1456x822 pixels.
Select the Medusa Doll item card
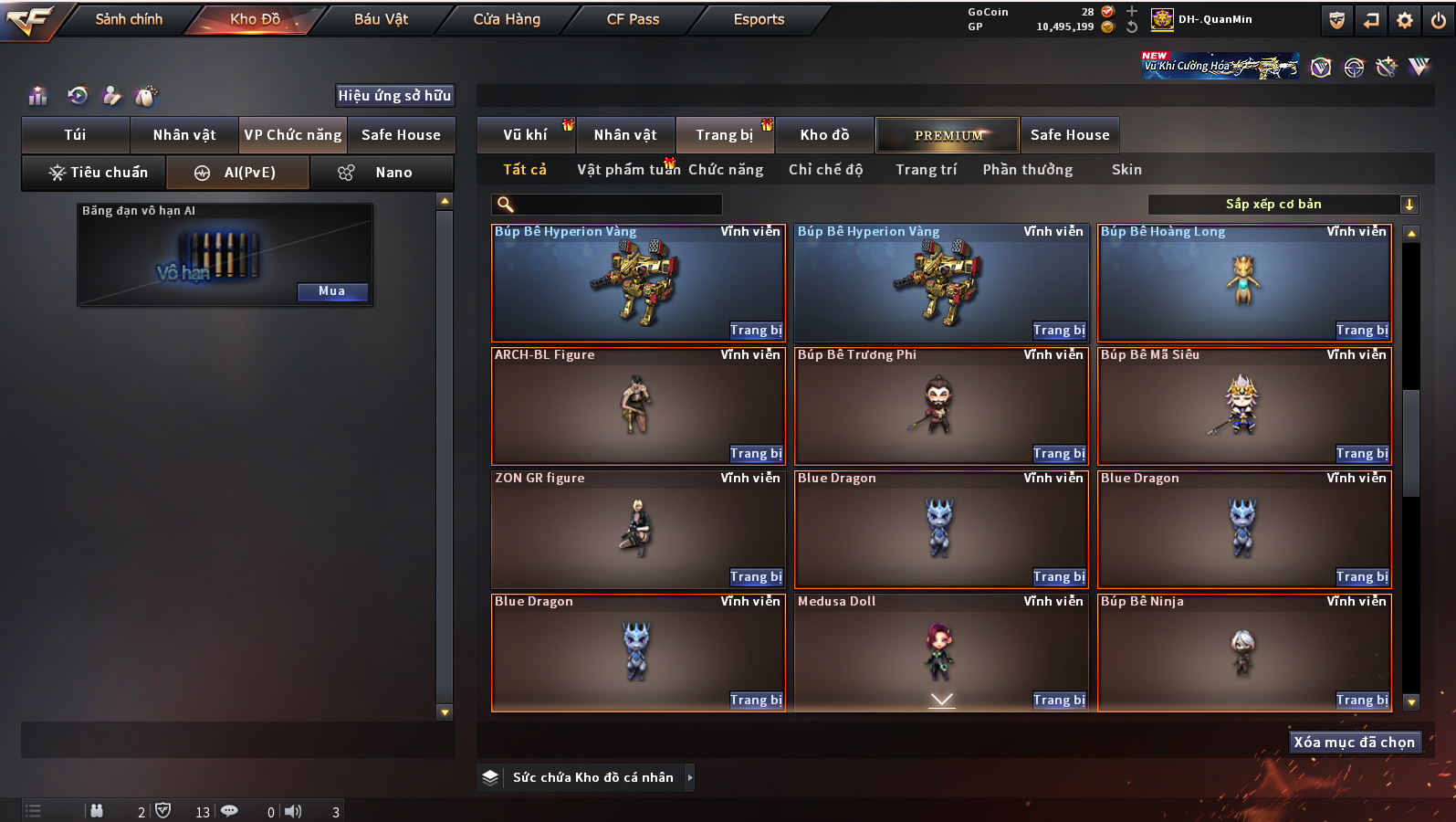coord(940,648)
